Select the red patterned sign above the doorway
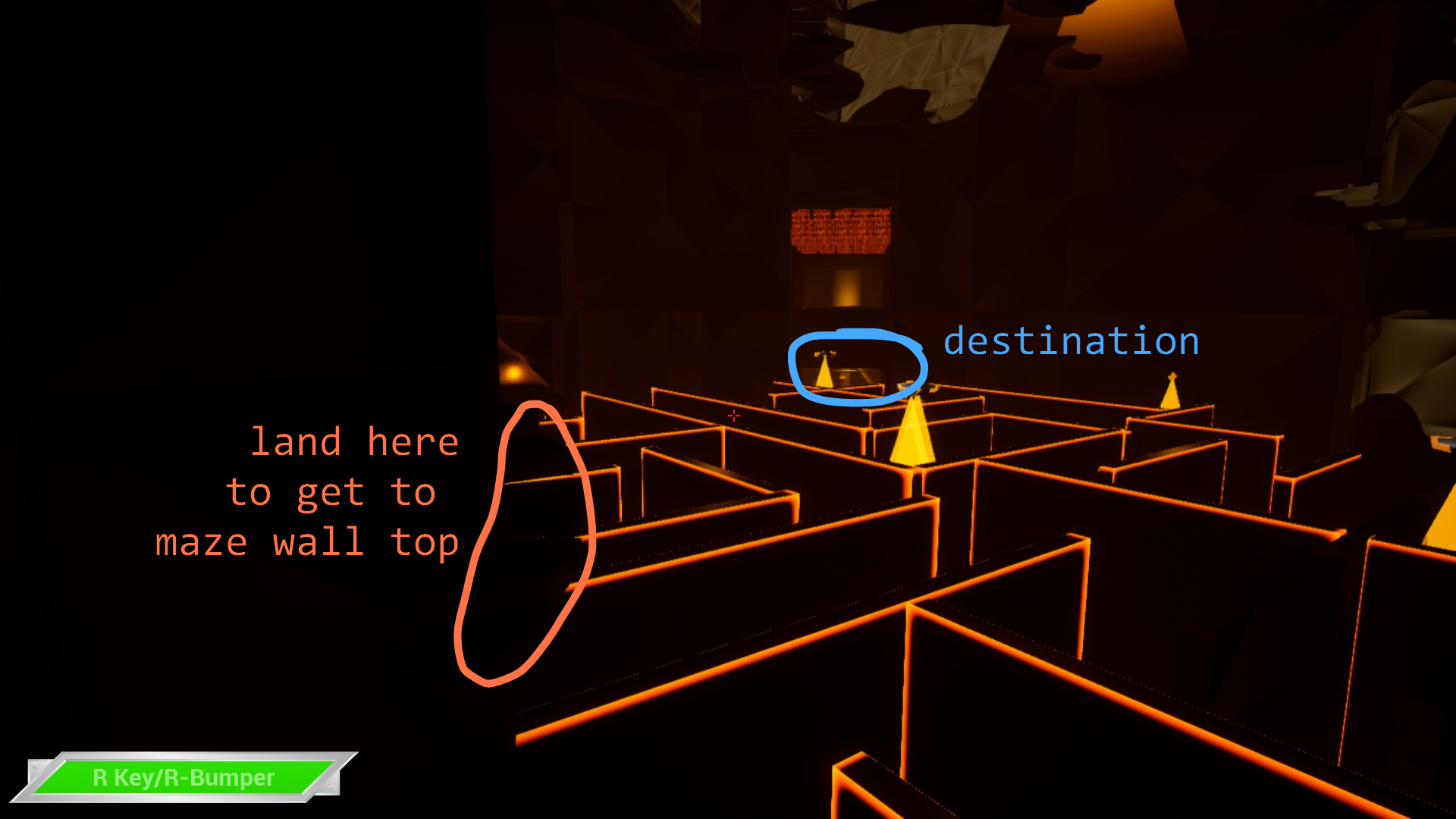Screen dimensions: 1456x819 [842, 227]
